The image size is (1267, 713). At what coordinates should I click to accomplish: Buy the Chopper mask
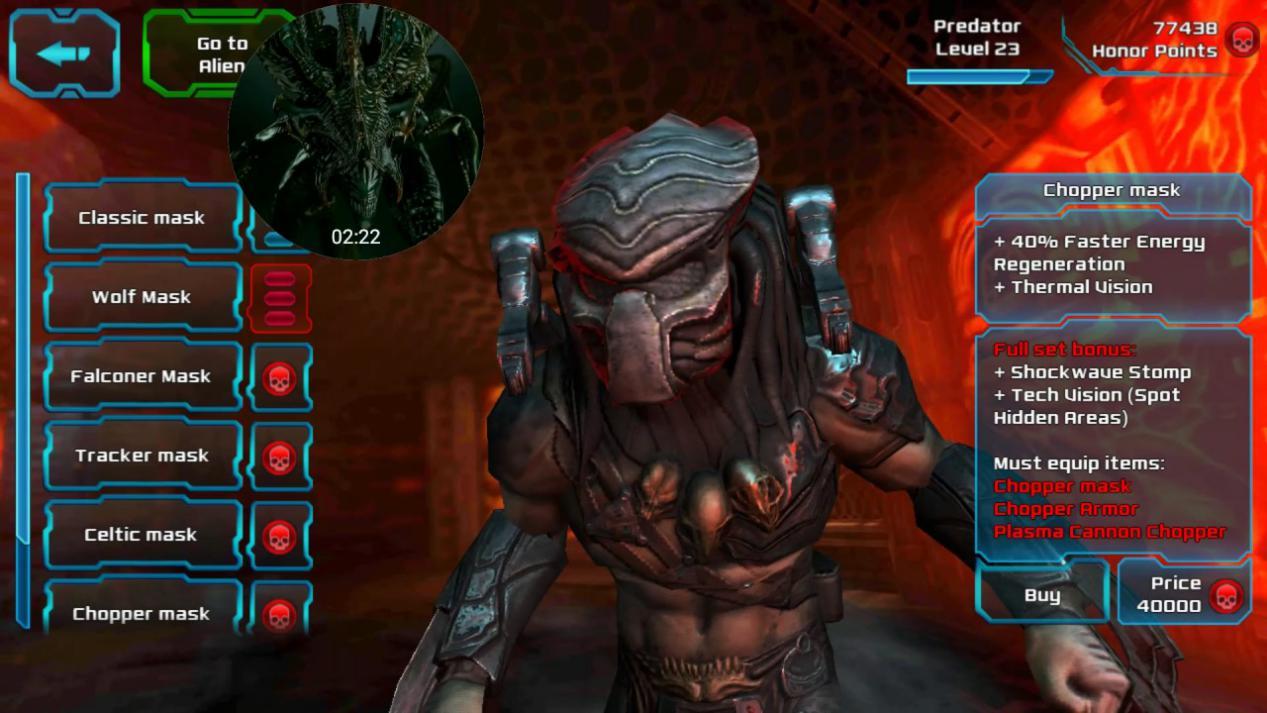pyautogui.click(x=1042, y=595)
